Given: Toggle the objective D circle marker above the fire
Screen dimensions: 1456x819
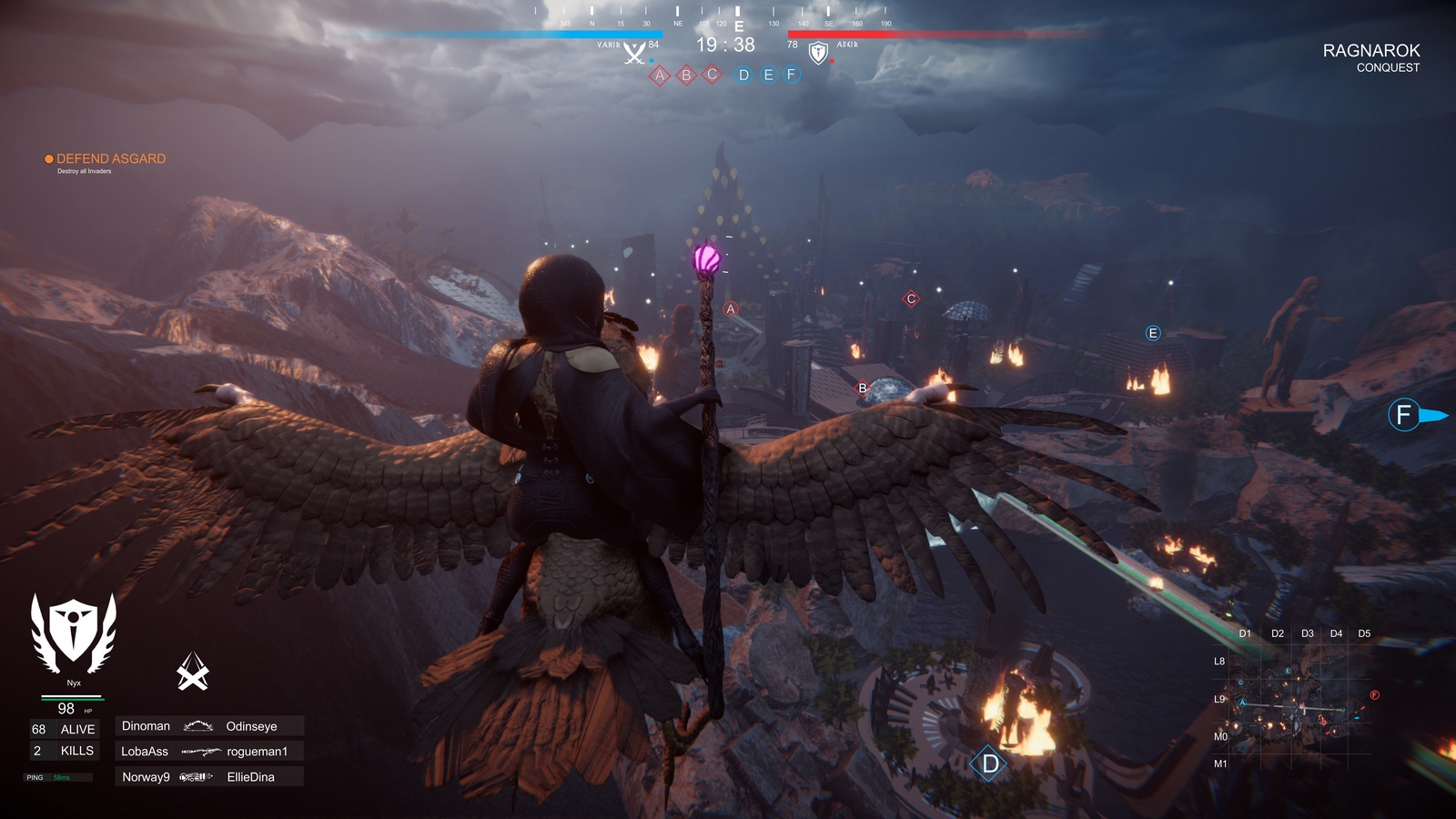Looking at the screenshot, I should (x=988, y=764).
